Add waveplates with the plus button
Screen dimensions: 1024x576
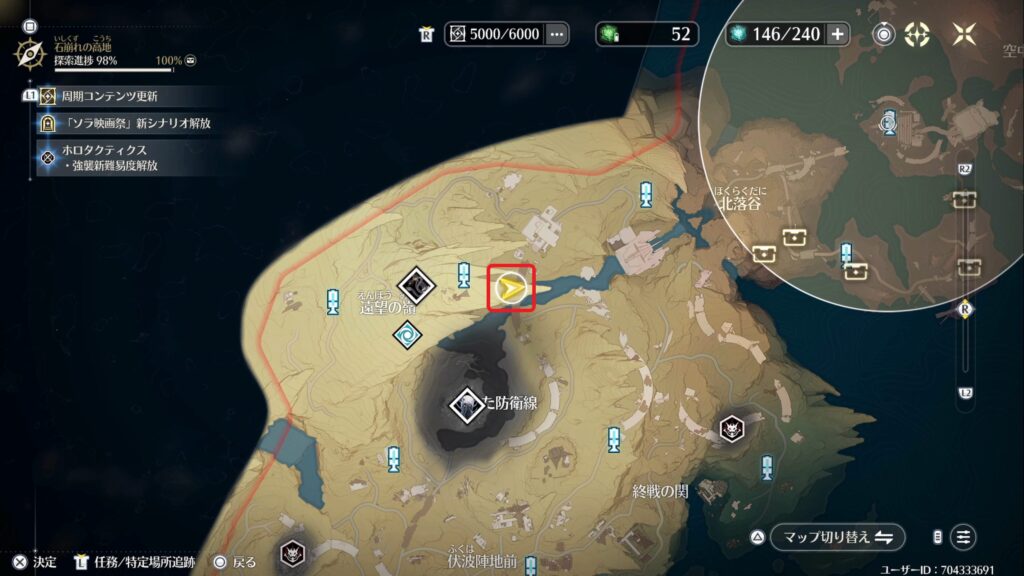pyautogui.click(x=837, y=34)
